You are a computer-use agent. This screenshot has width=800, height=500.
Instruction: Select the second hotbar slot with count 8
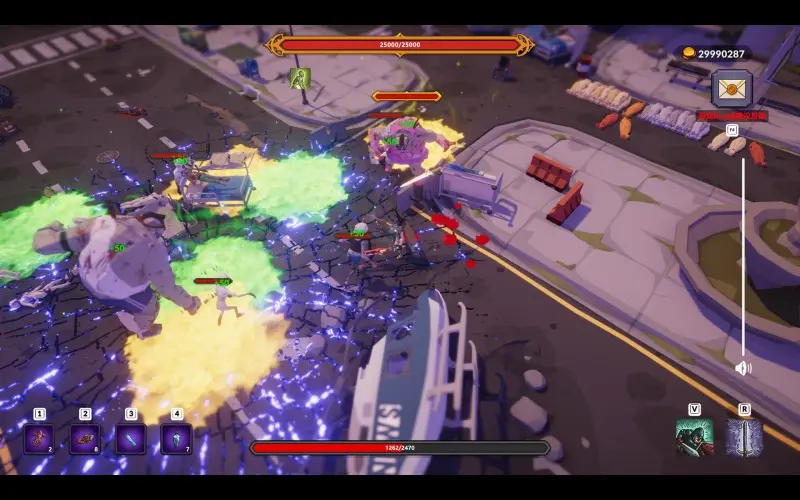85,439
